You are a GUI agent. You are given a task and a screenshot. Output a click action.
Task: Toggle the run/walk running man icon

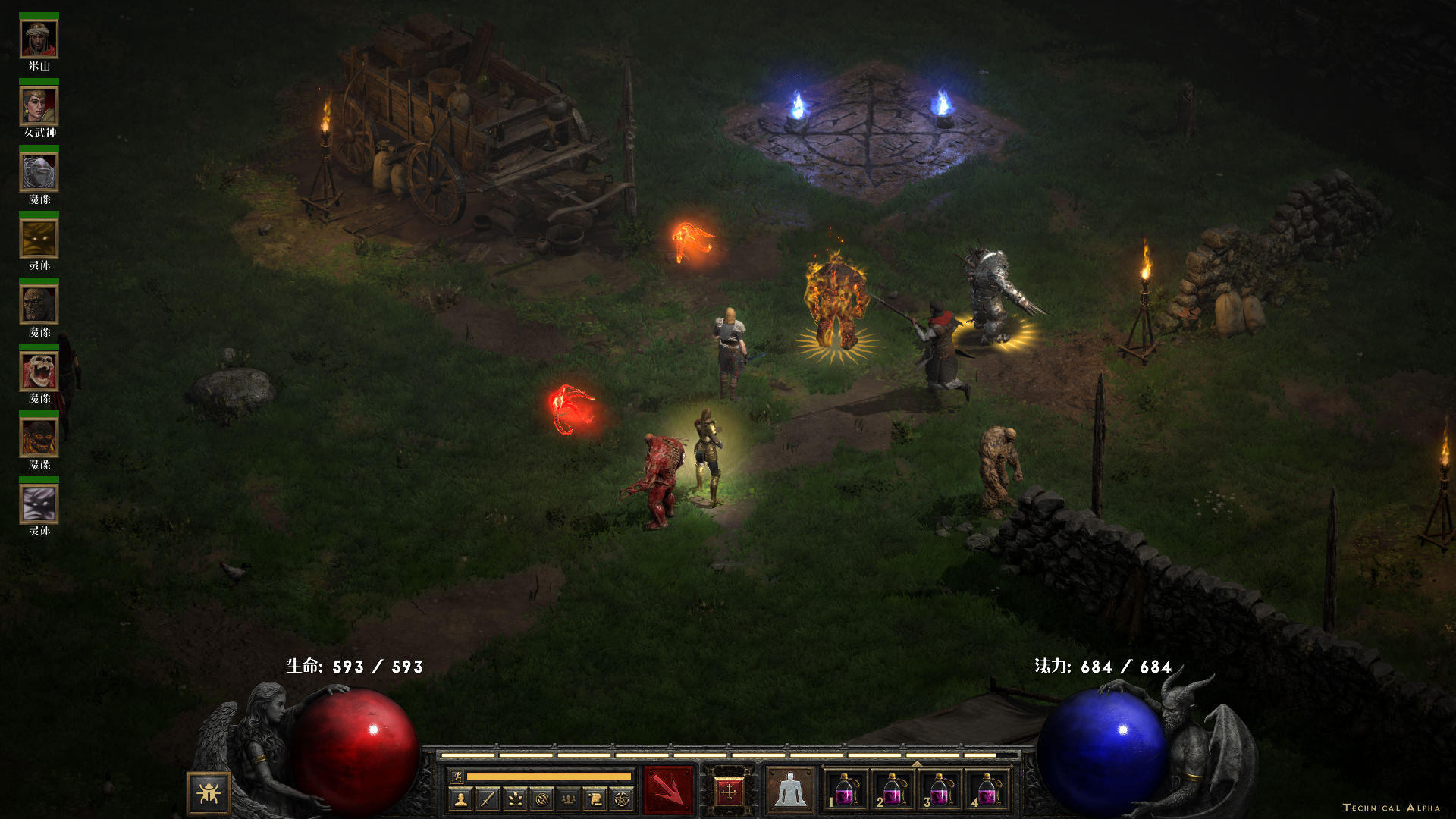point(457,776)
